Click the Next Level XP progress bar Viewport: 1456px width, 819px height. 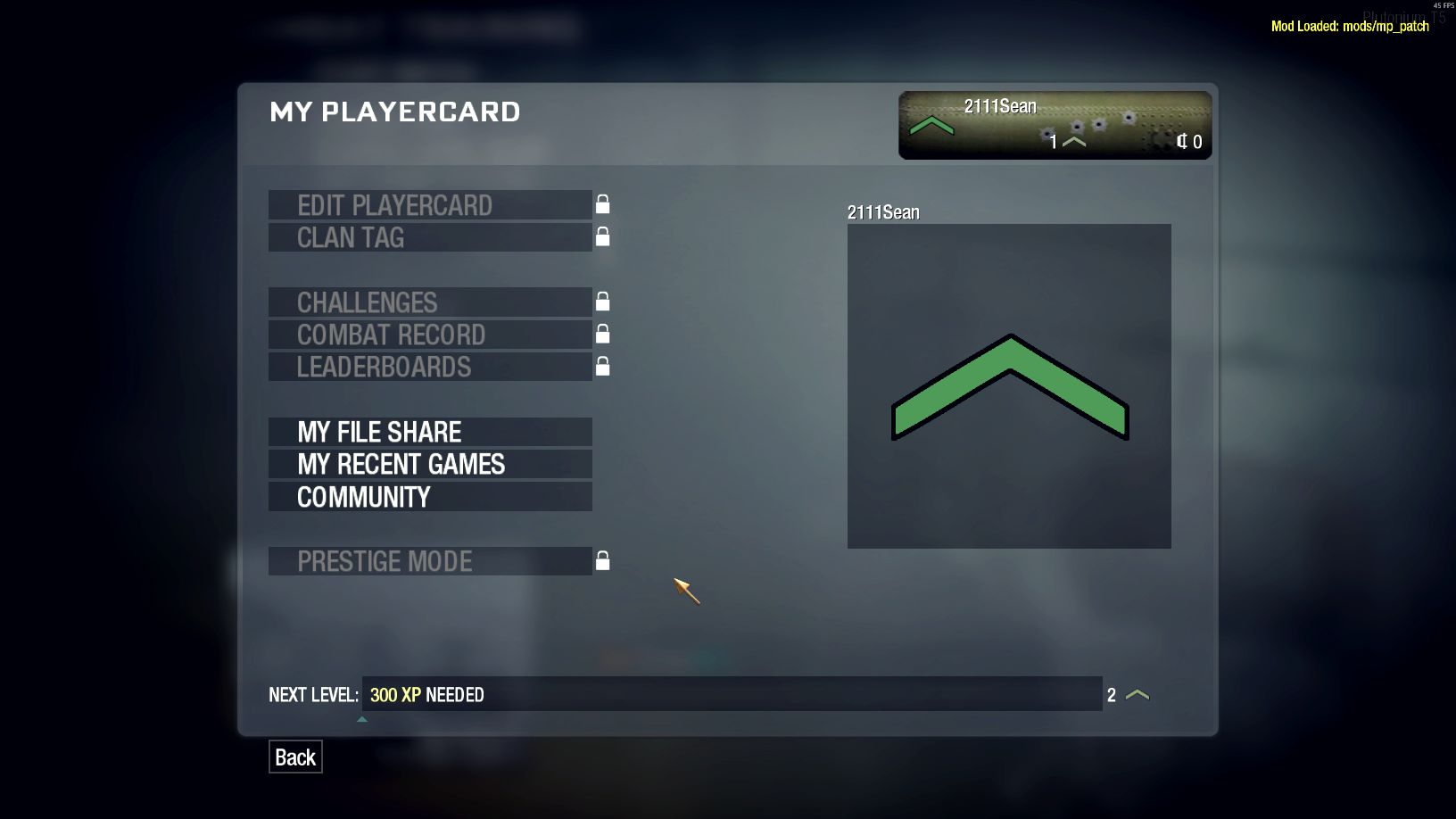[x=732, y=694]
